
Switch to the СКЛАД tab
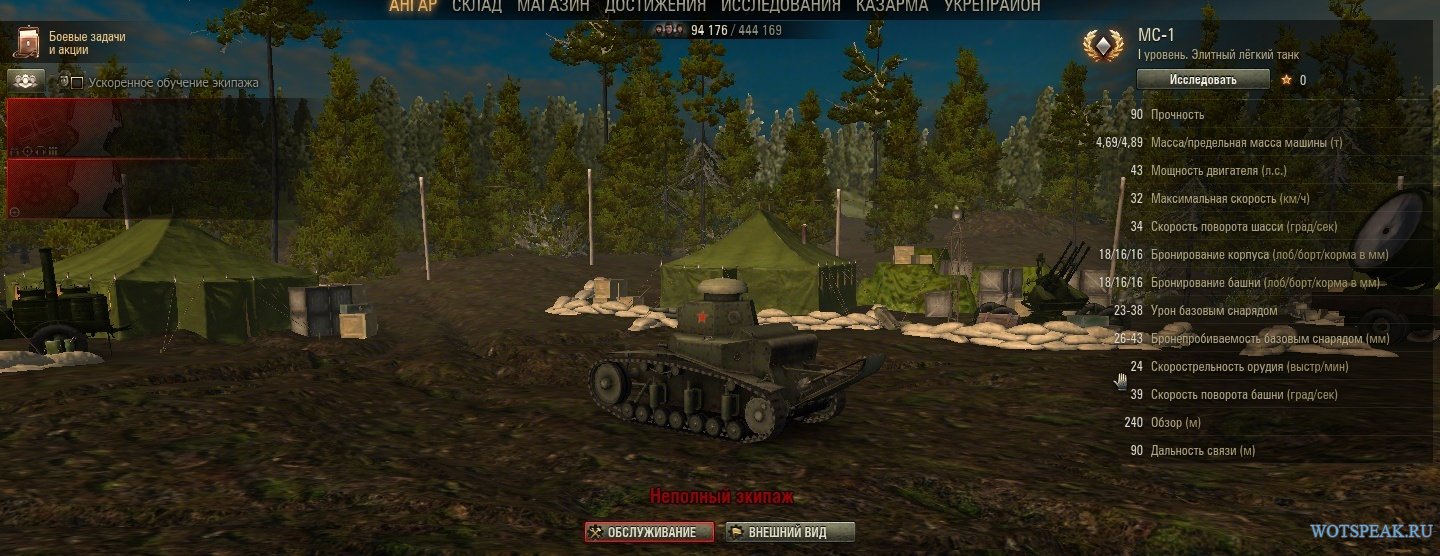(476, 7)
